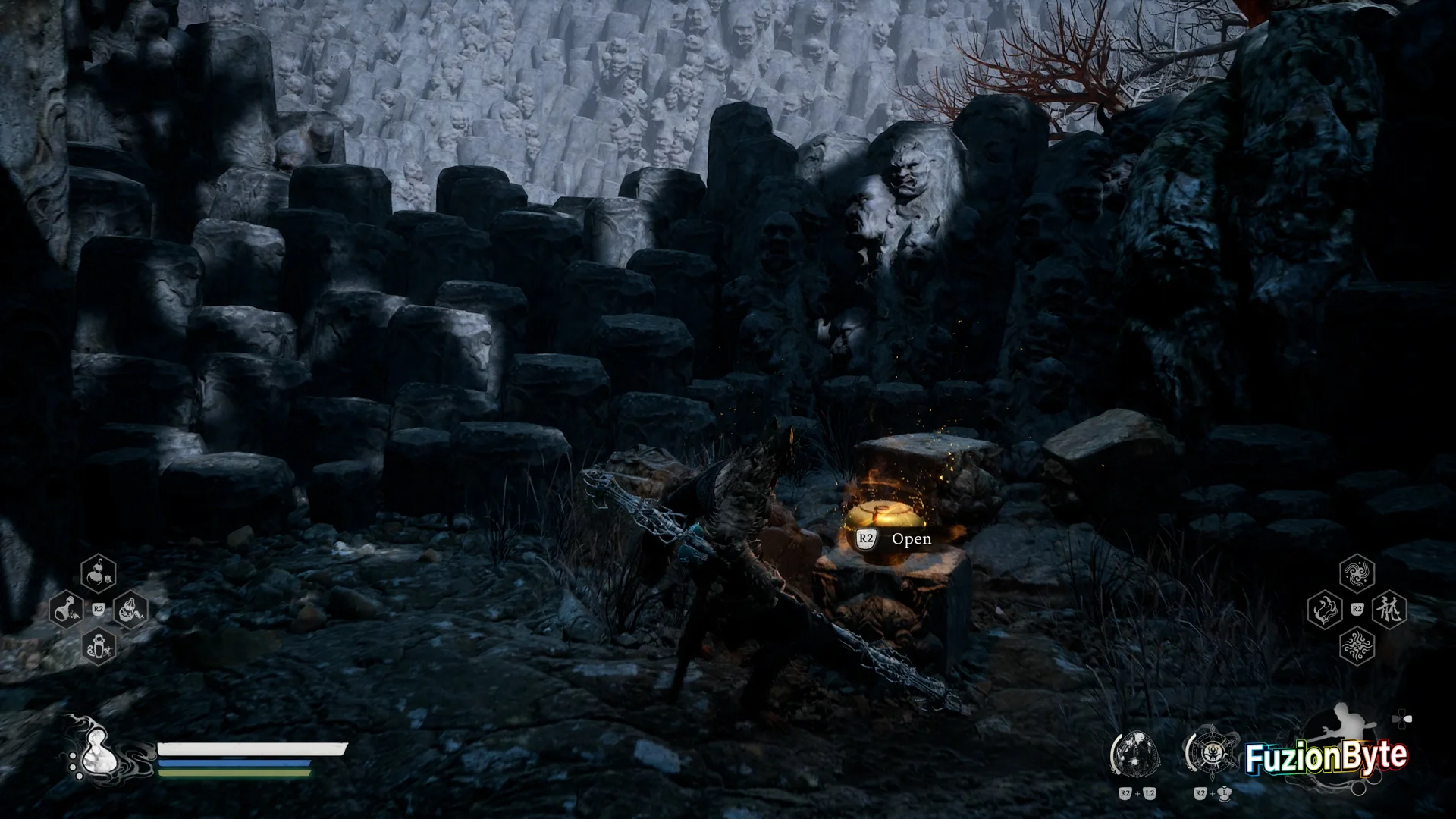The height and width of the screenshot is (819, 1456).
Task: Choose the item slot beside the flask
Action: click(x=130, y=609)
